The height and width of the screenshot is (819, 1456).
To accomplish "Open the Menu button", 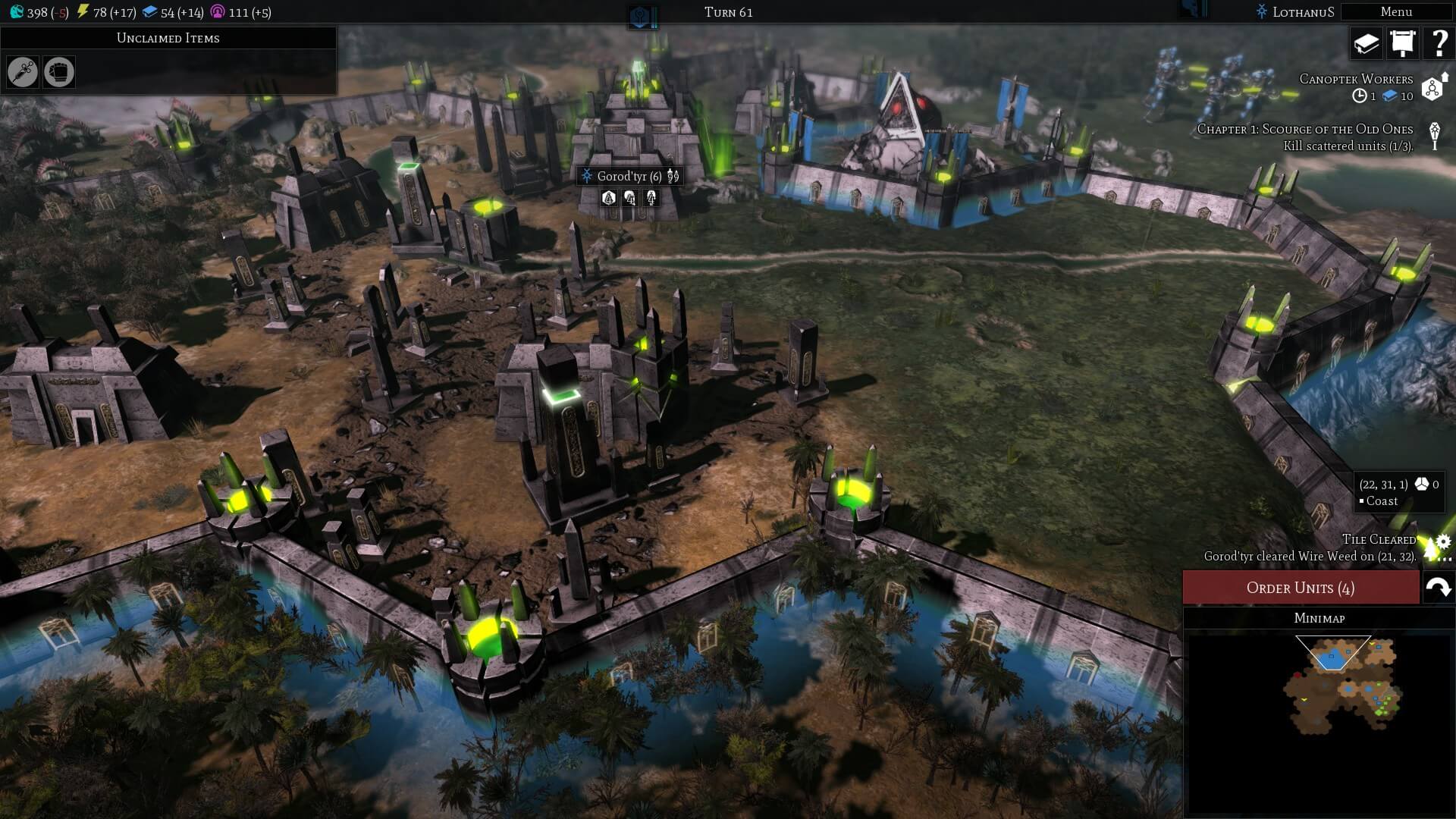I will [x=1395, y=12].
